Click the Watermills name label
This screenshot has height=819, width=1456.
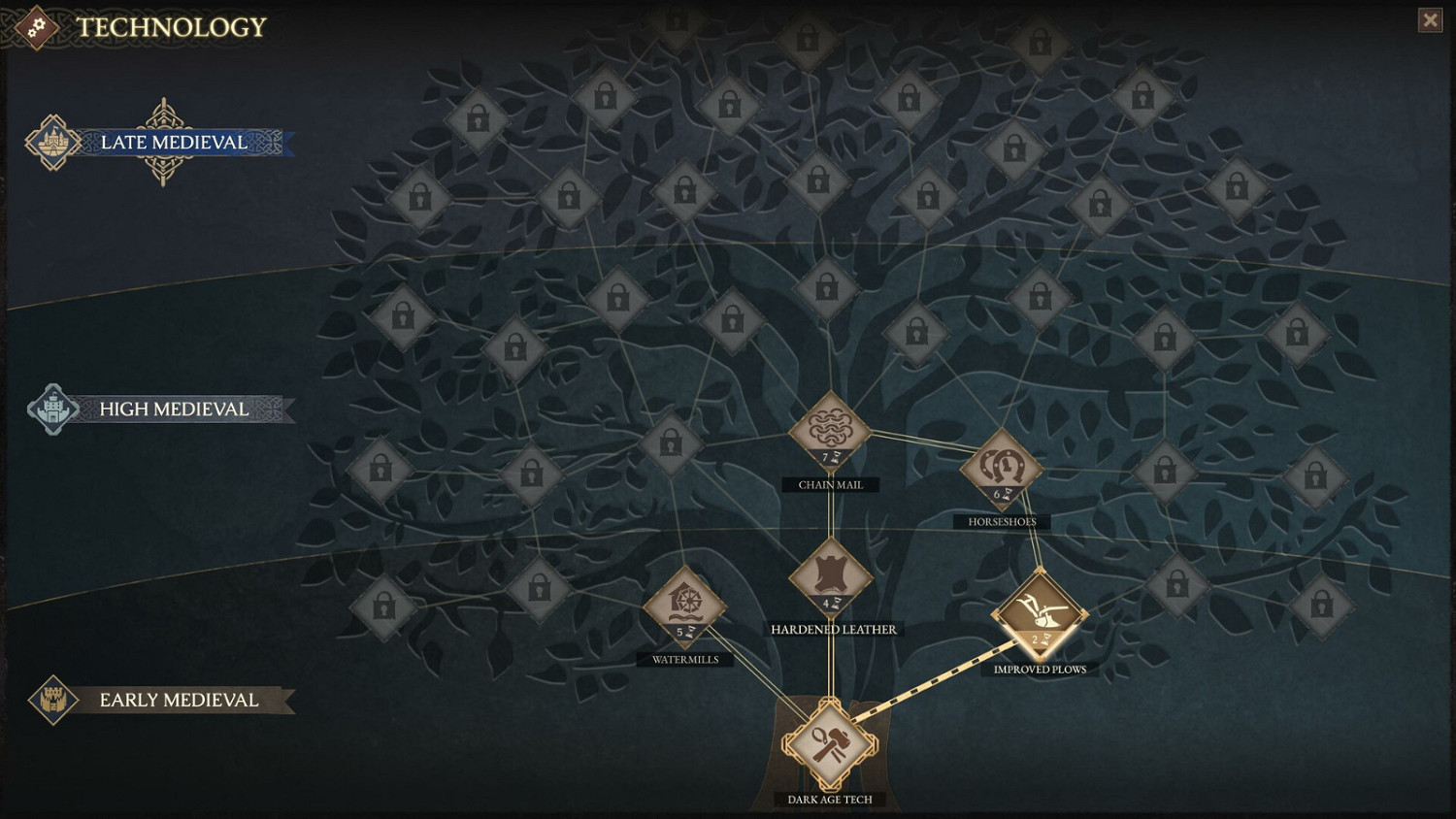coord(685,659)
